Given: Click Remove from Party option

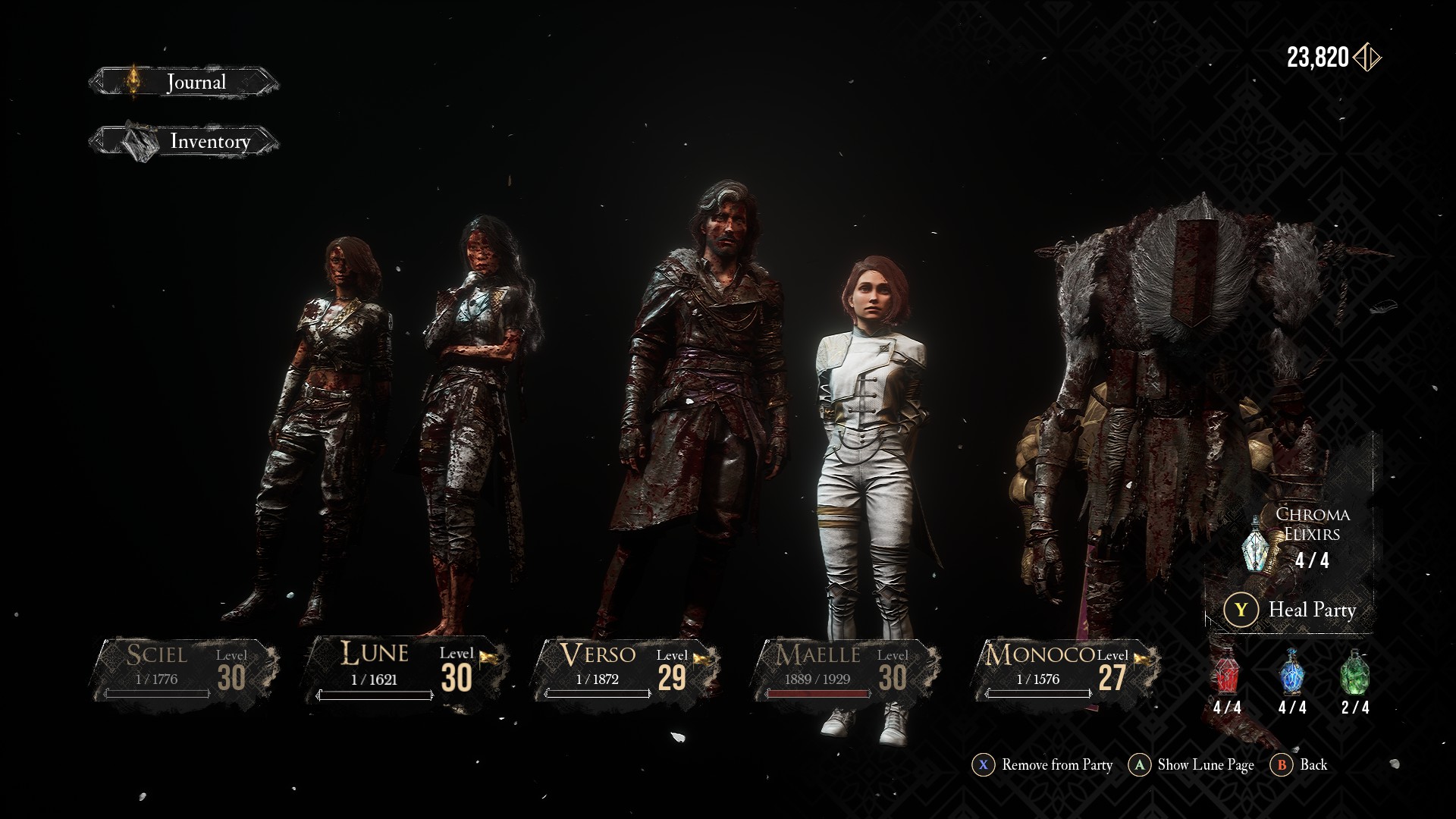Looking at the screenshot, I should point(1043,765).
